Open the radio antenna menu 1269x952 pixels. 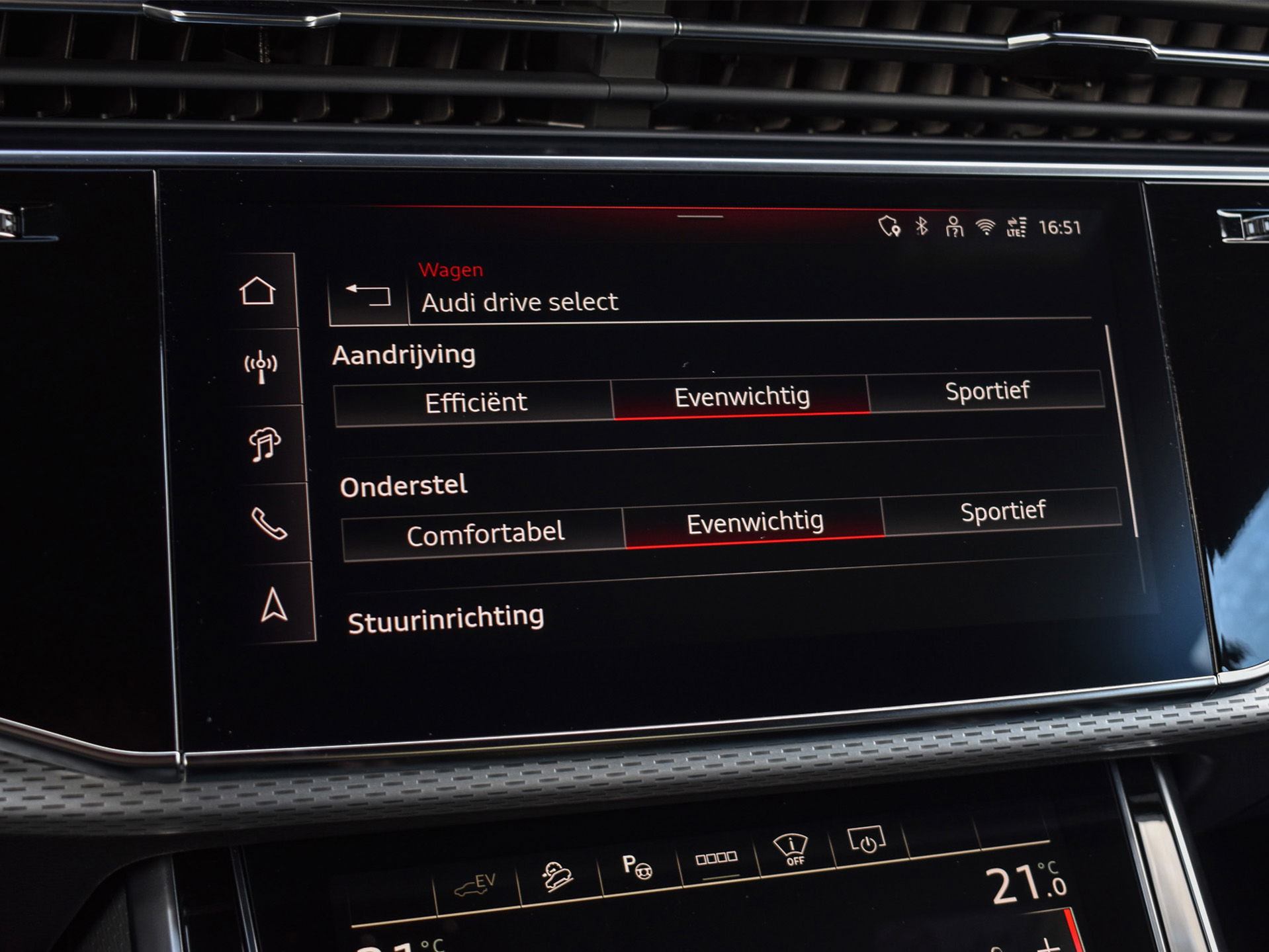(261, 366)
